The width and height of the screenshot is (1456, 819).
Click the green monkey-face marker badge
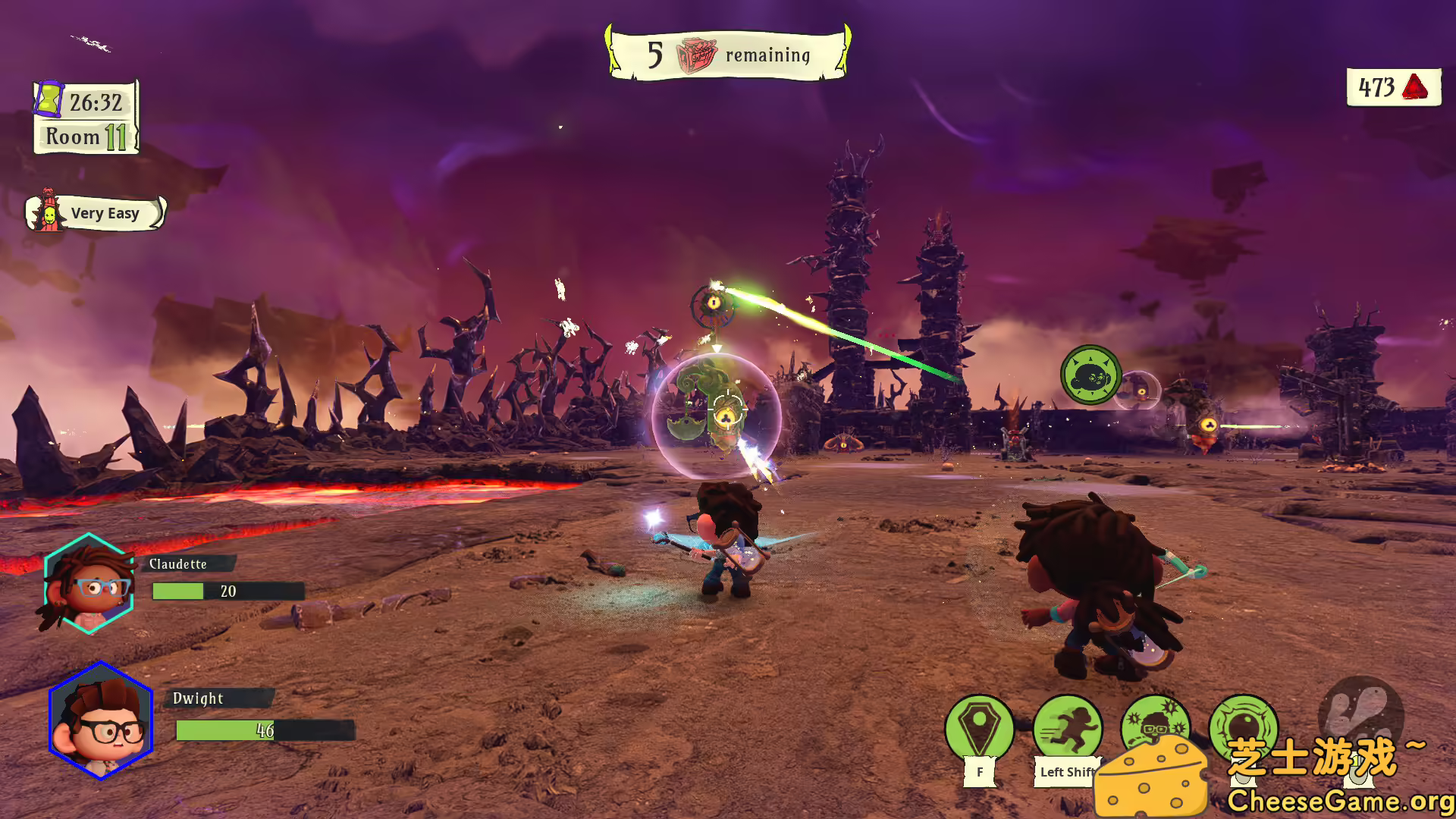[x=1090, y=375]
